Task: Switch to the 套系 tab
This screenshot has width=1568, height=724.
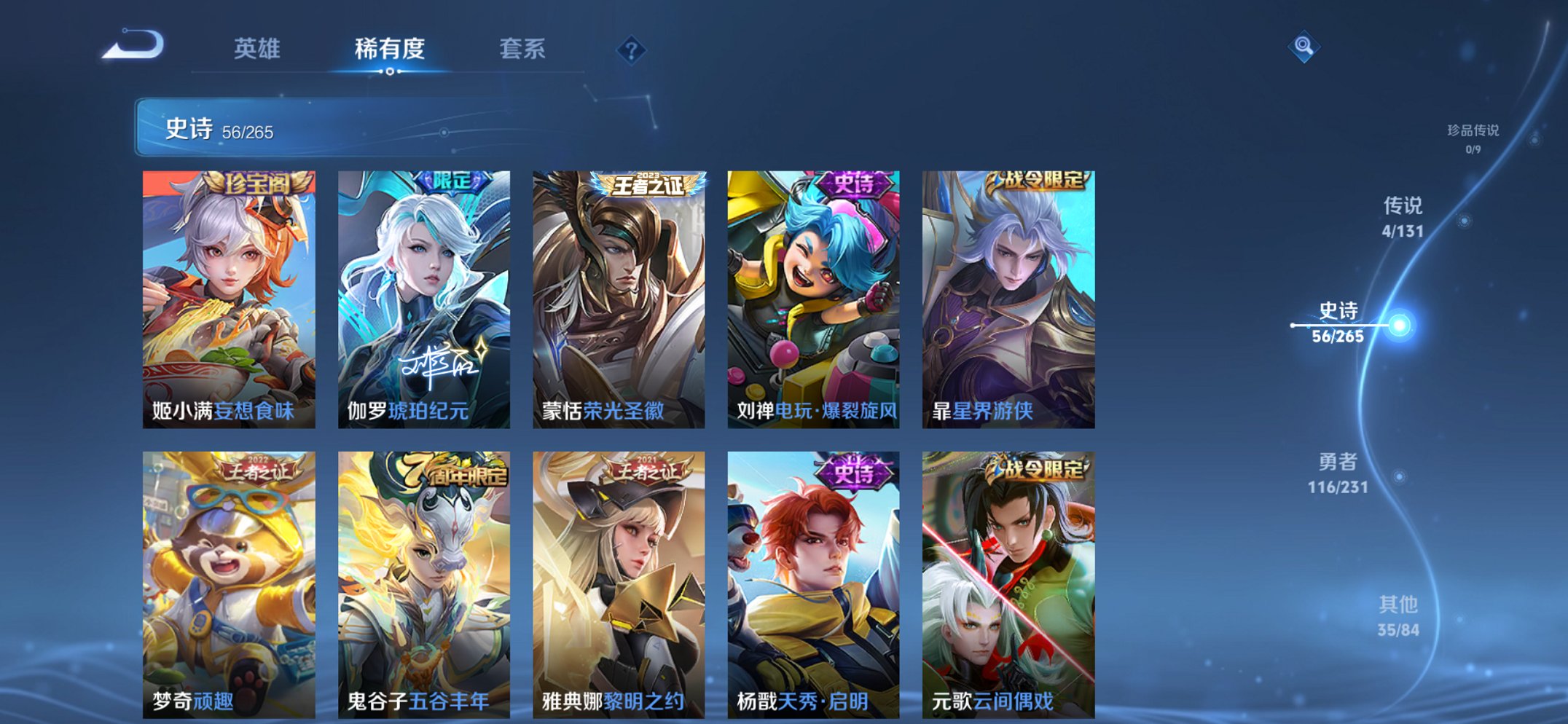Action: (x=524, y=48)
